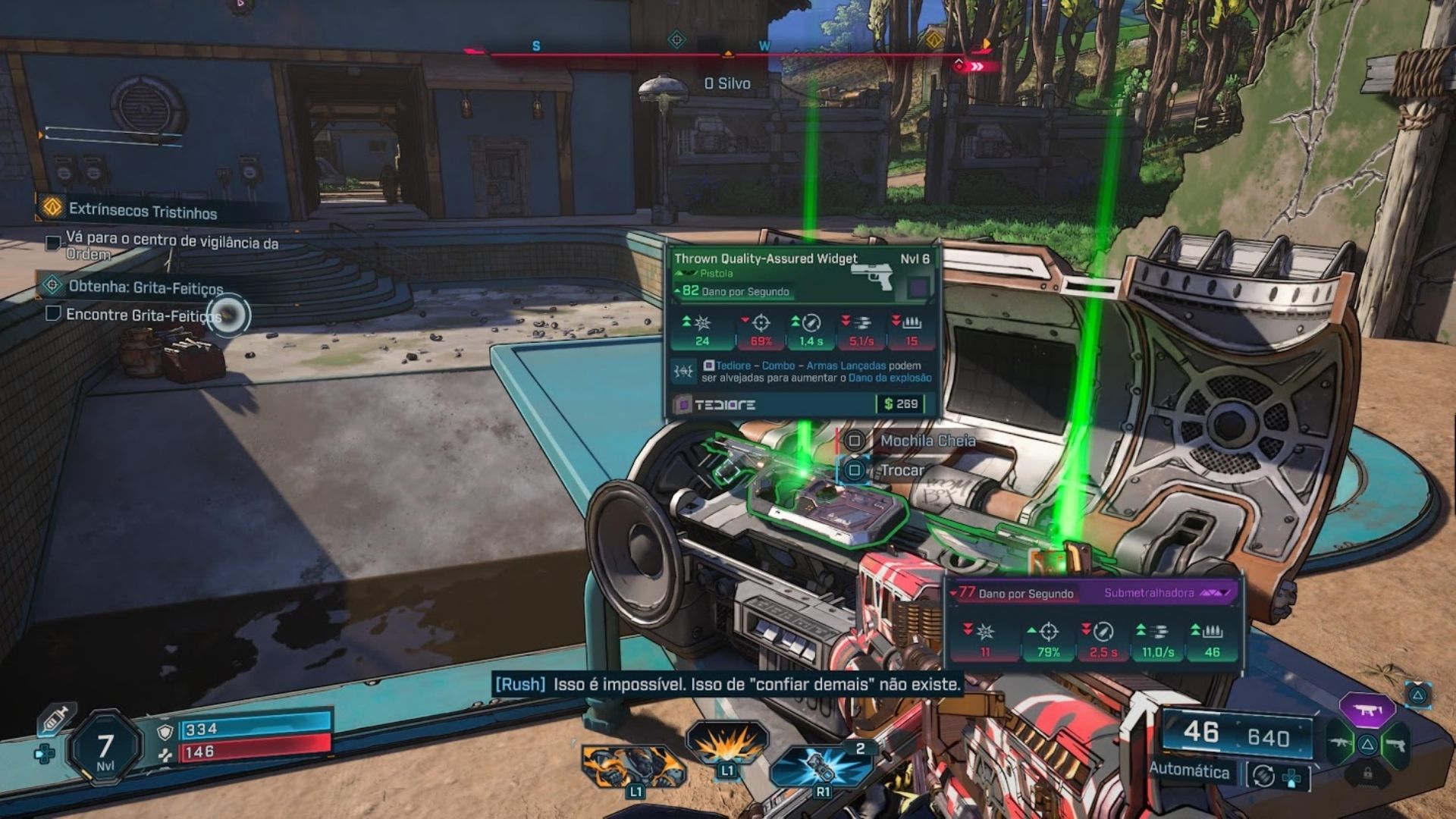Select the Extrínsecos Tristinhos quest tracker
The width and height of the screenshot is (1456, 819).
tap(142, 211)
